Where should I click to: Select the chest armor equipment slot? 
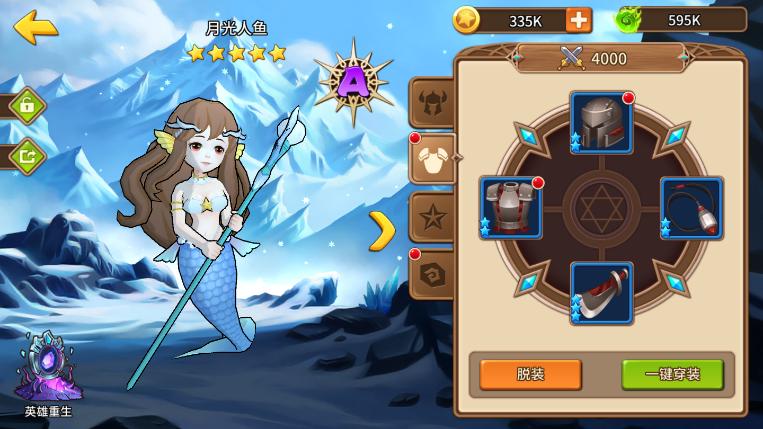point(511,208)
